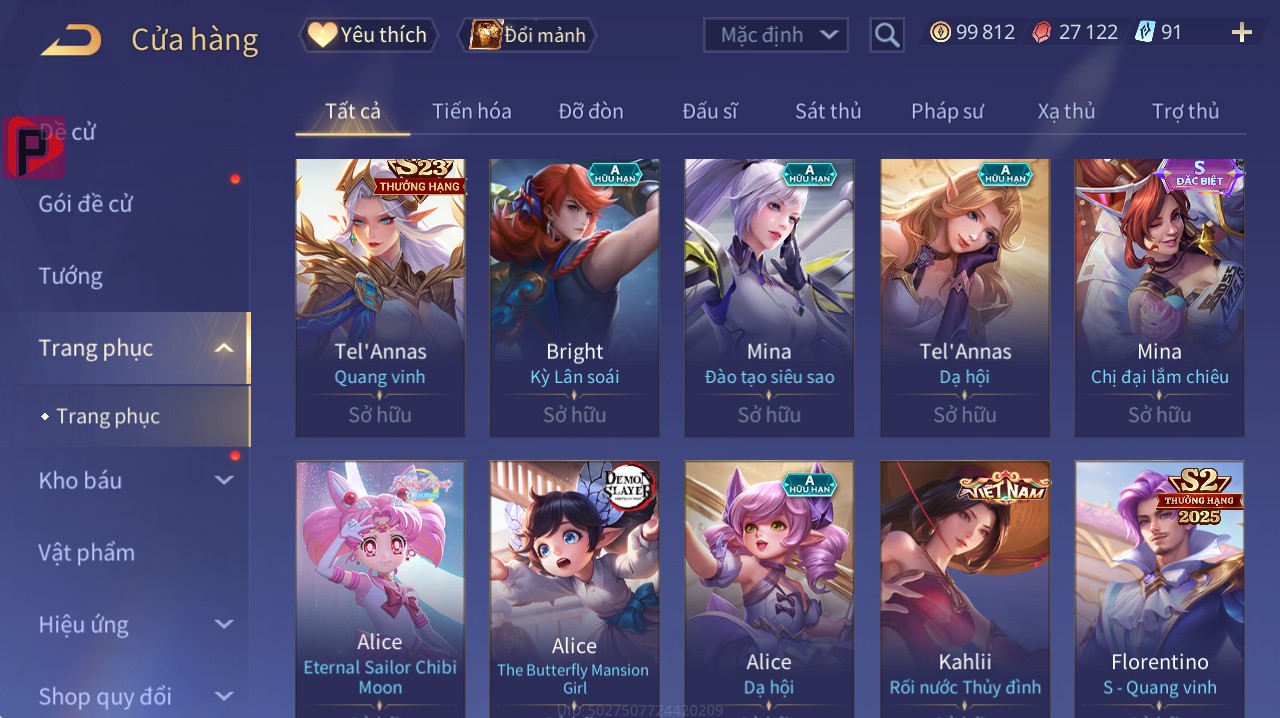Open the Vật phẩm sidebar menu
The height and width of the screenshot is (718, 1280).
tap(87, 552)
